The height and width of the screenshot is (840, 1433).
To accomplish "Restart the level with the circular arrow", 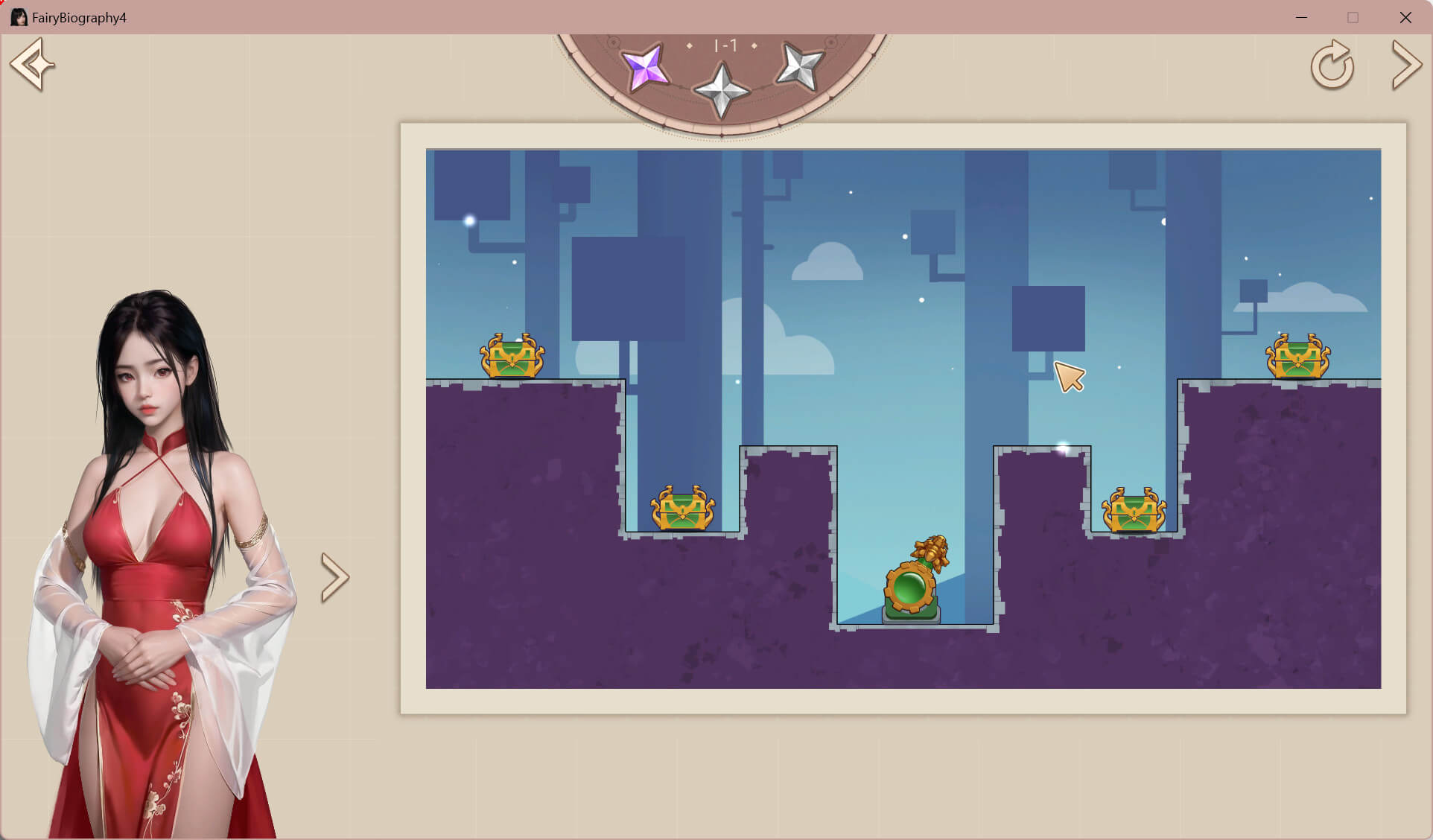I will point(1332,66).
